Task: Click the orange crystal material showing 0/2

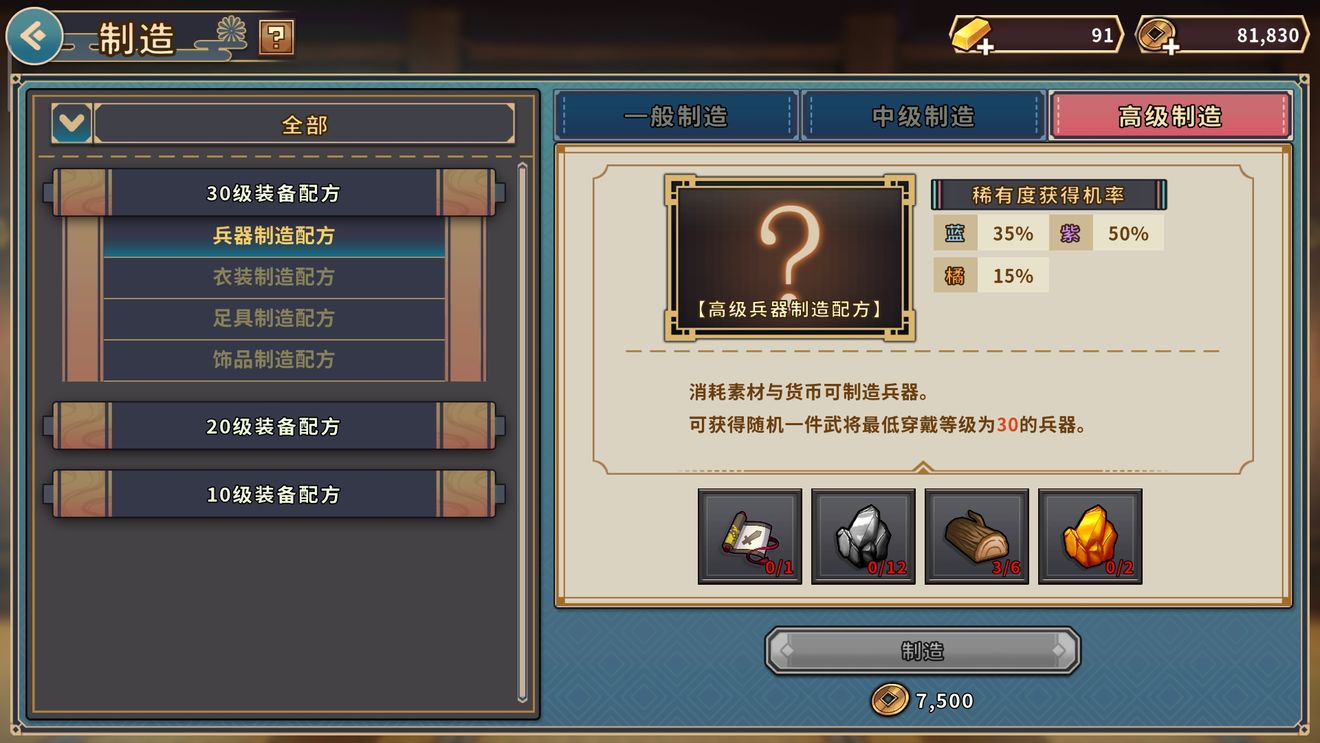Action: [1090, 537]
